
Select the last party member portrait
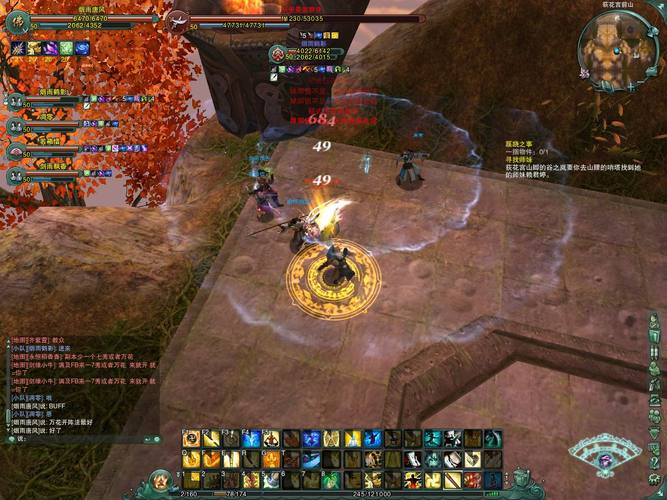pos(15,175)
